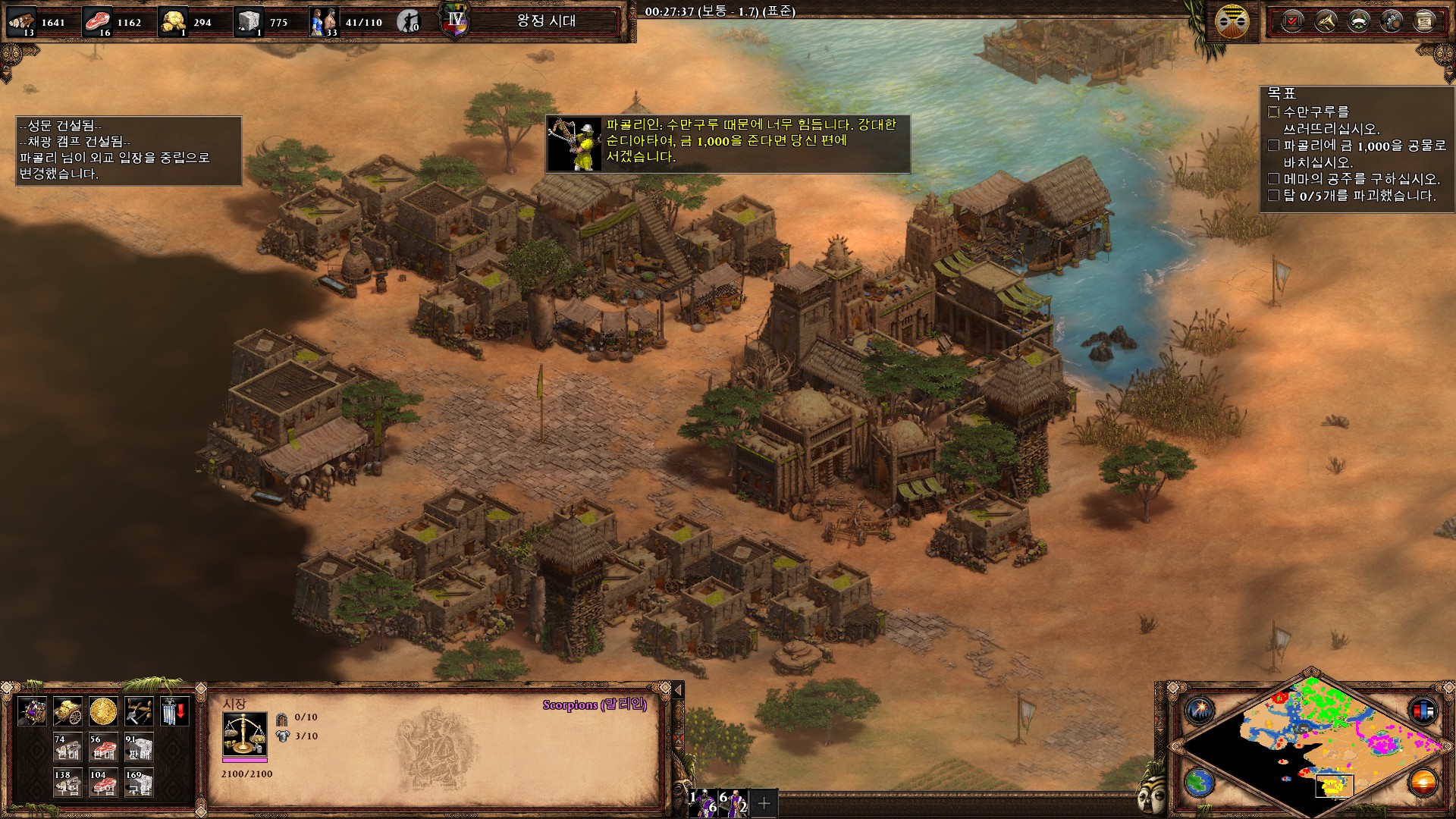Buy wood for 138 gold
1456x819 pixels.
pyautogui.click(x=67, y=783)
